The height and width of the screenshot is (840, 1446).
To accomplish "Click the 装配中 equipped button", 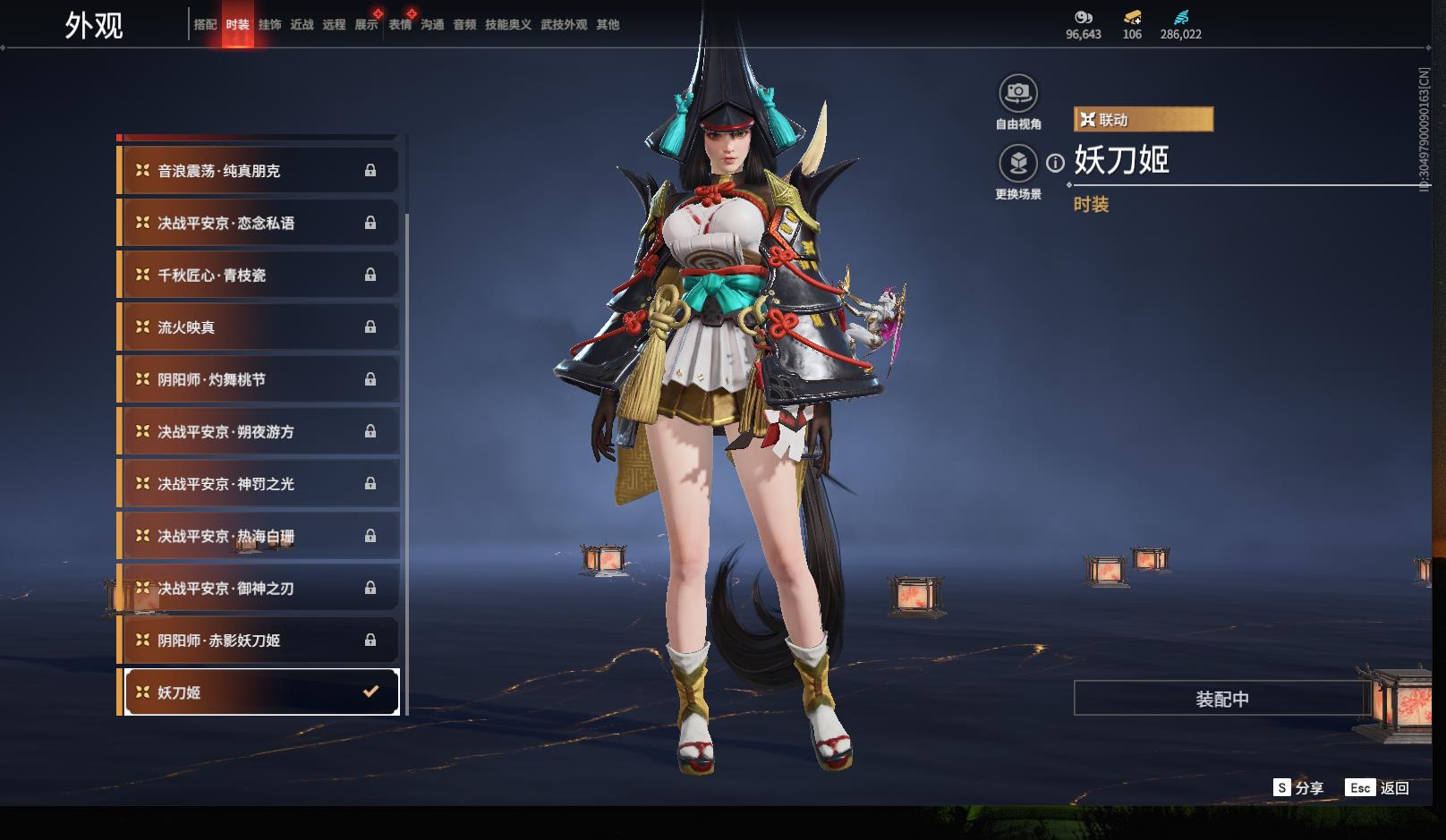I will 1221,699.
